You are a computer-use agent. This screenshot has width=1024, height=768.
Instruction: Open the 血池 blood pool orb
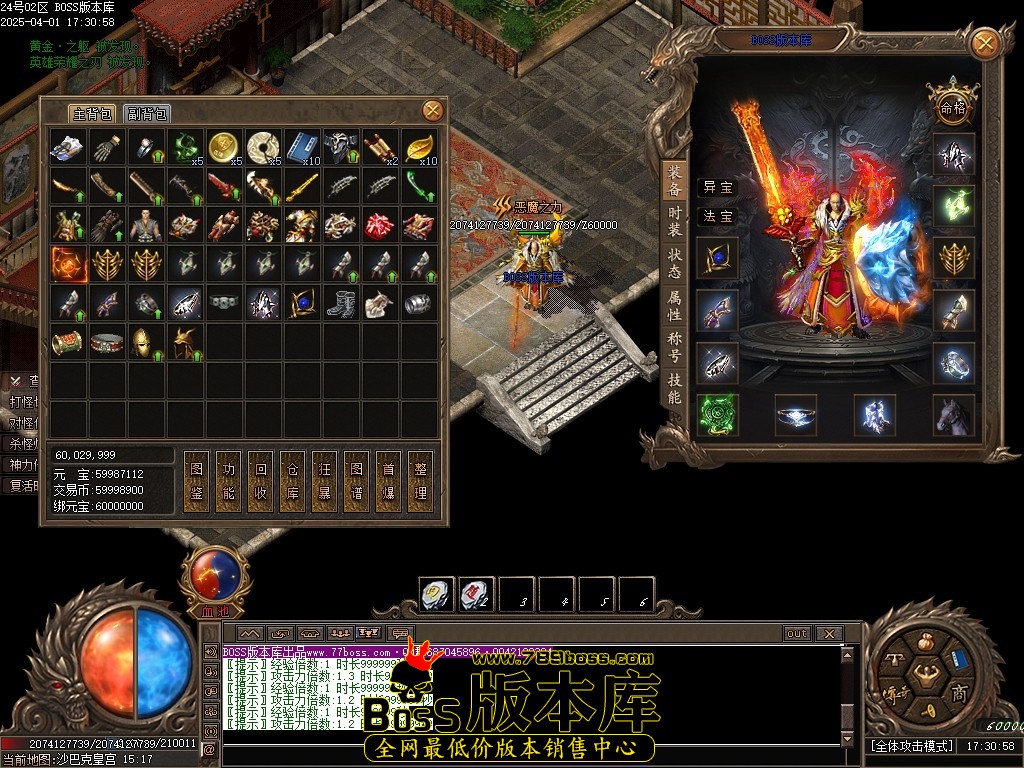(214, 580)
